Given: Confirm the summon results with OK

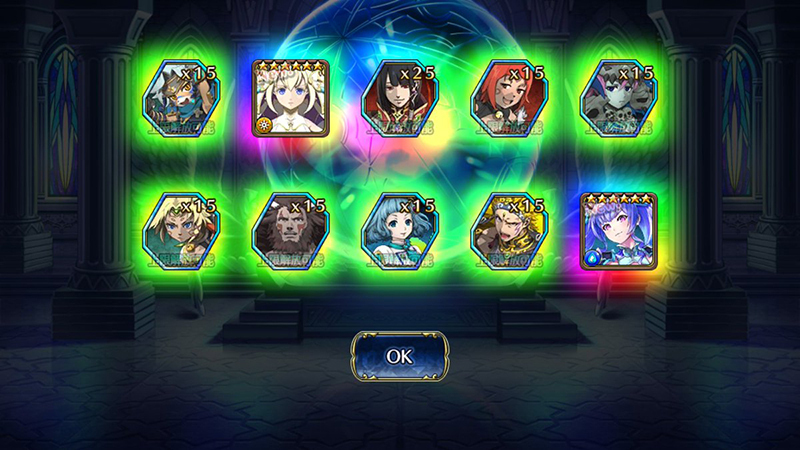Looking at the screenshot, I should click(x=399, y=355).
